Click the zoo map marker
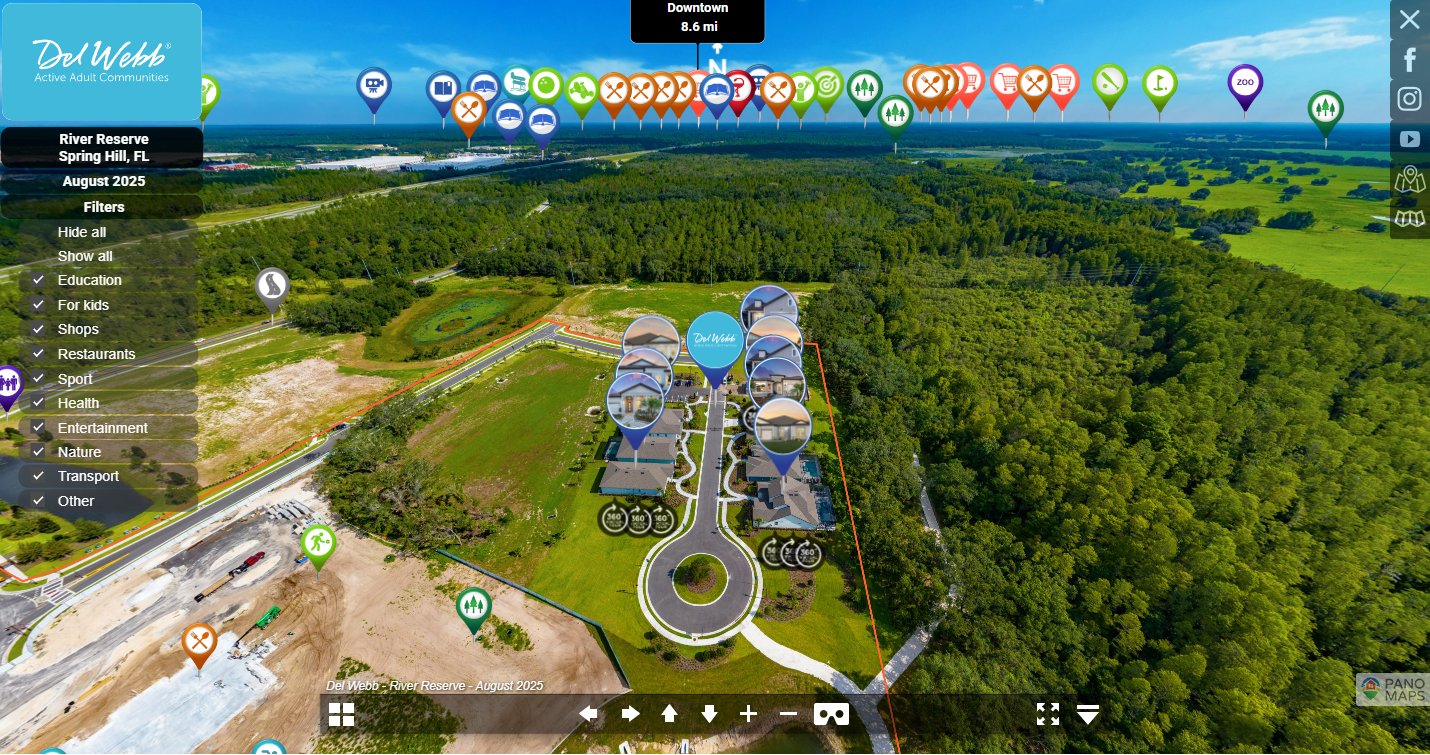1430x755 pixels. 1245,83
